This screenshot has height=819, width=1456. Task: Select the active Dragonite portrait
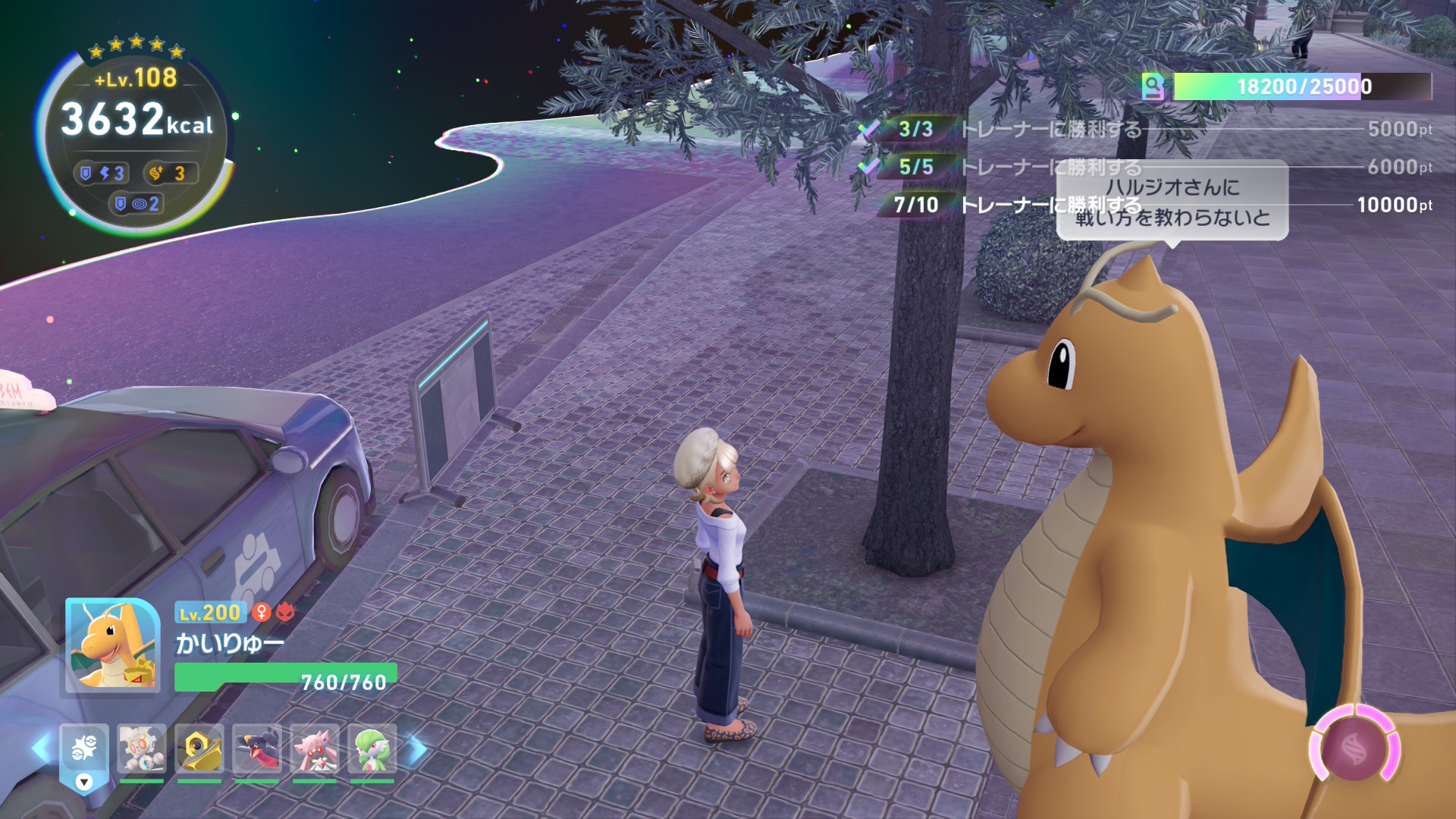[x=113, y=645]
